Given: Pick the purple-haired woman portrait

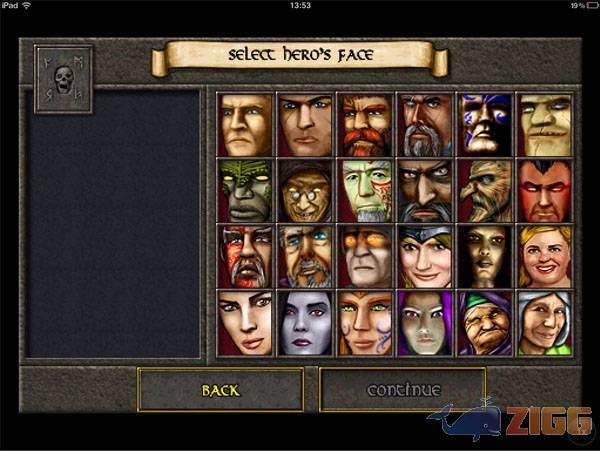Looking at the screenshot, I should tap(425, 322).
